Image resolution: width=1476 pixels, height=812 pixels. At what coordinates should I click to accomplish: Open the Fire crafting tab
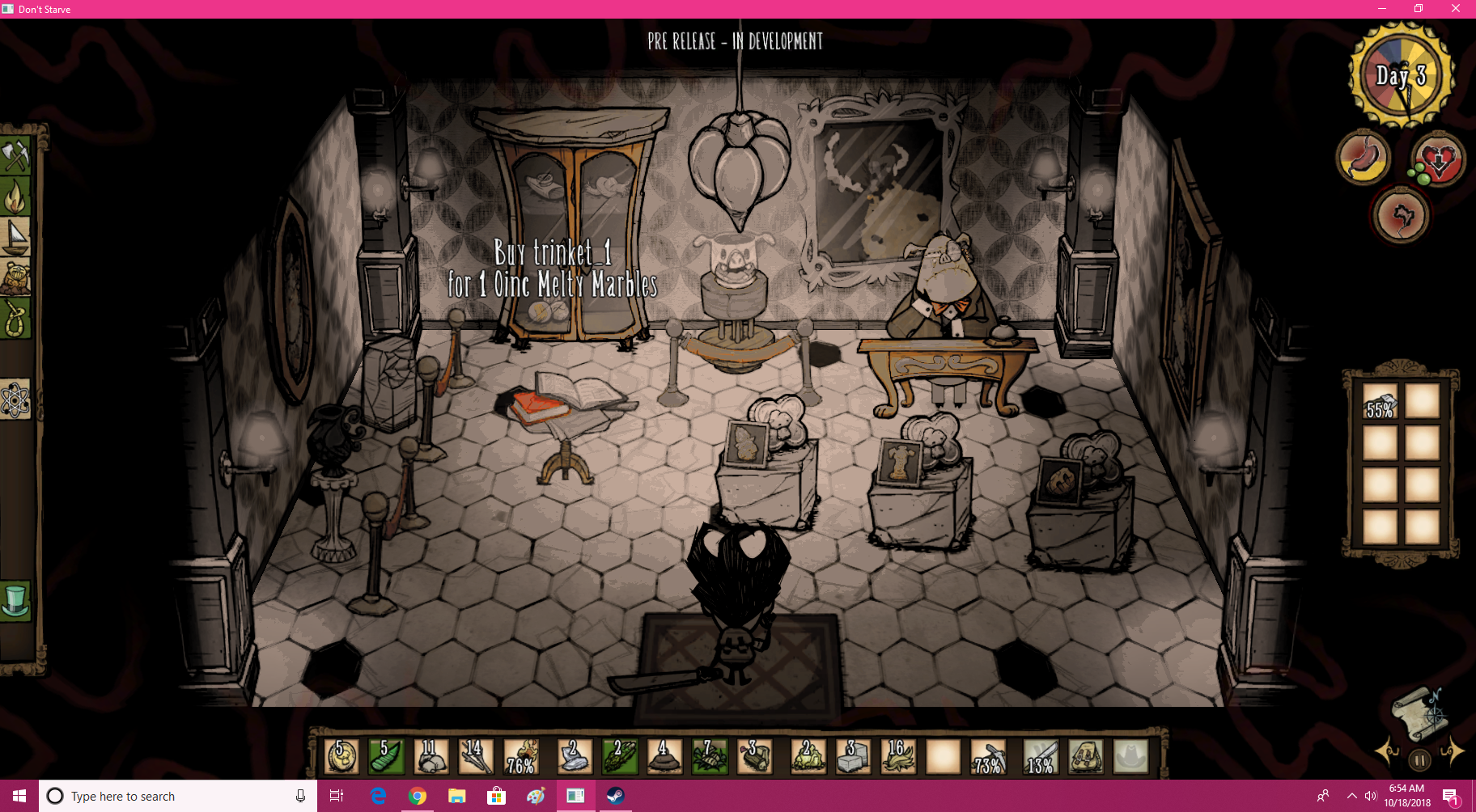pos(15,196)
